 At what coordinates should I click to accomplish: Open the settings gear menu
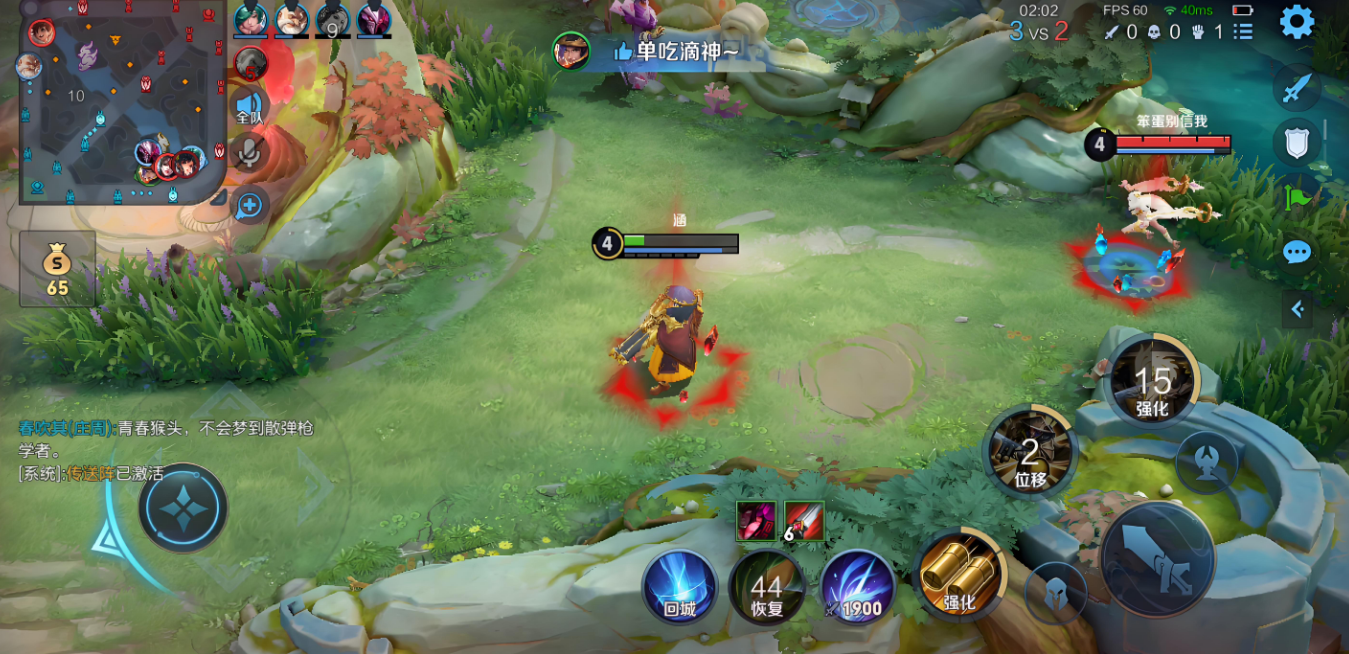[1297, 22]
